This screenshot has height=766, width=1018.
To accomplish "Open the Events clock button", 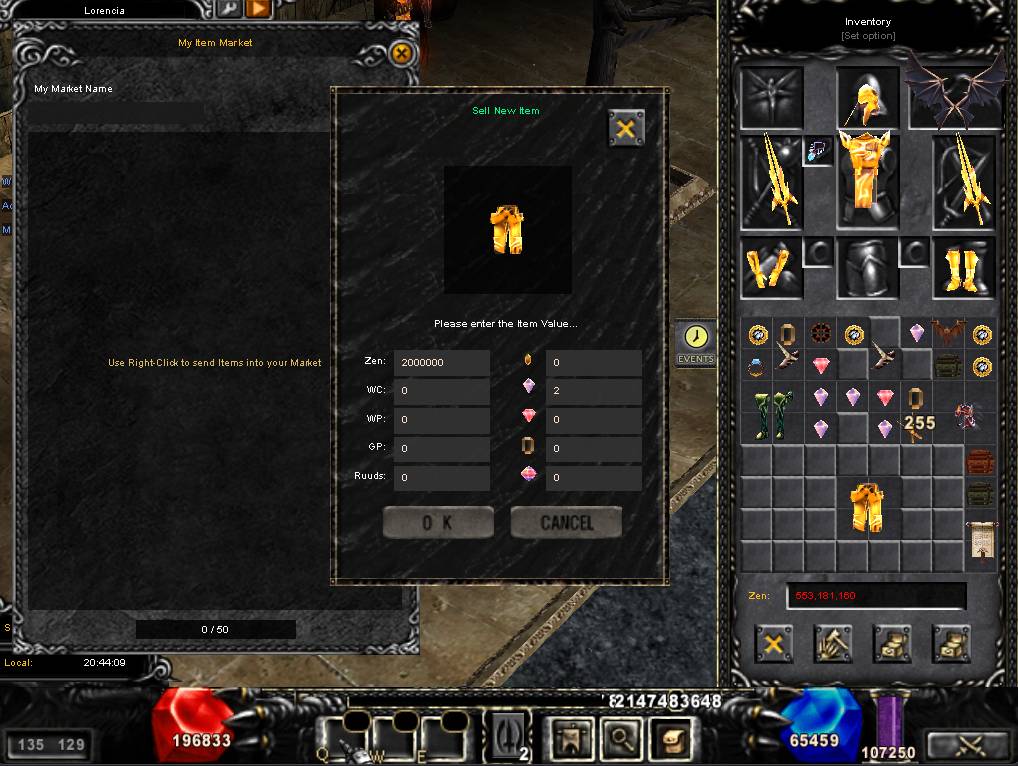I will [696, 341].
